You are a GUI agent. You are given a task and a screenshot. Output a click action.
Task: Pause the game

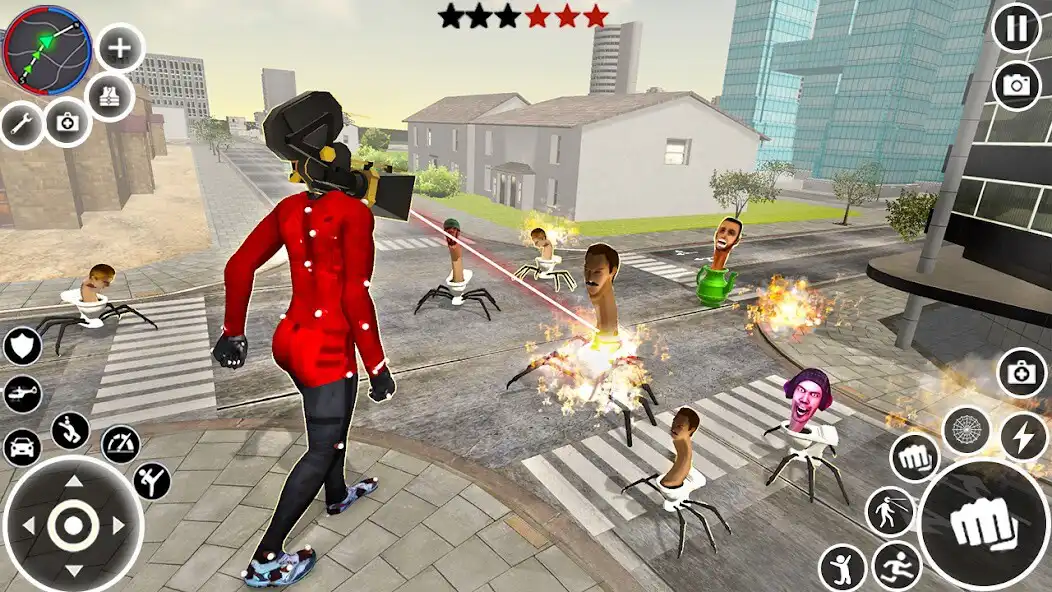[x=1016, y=27]
